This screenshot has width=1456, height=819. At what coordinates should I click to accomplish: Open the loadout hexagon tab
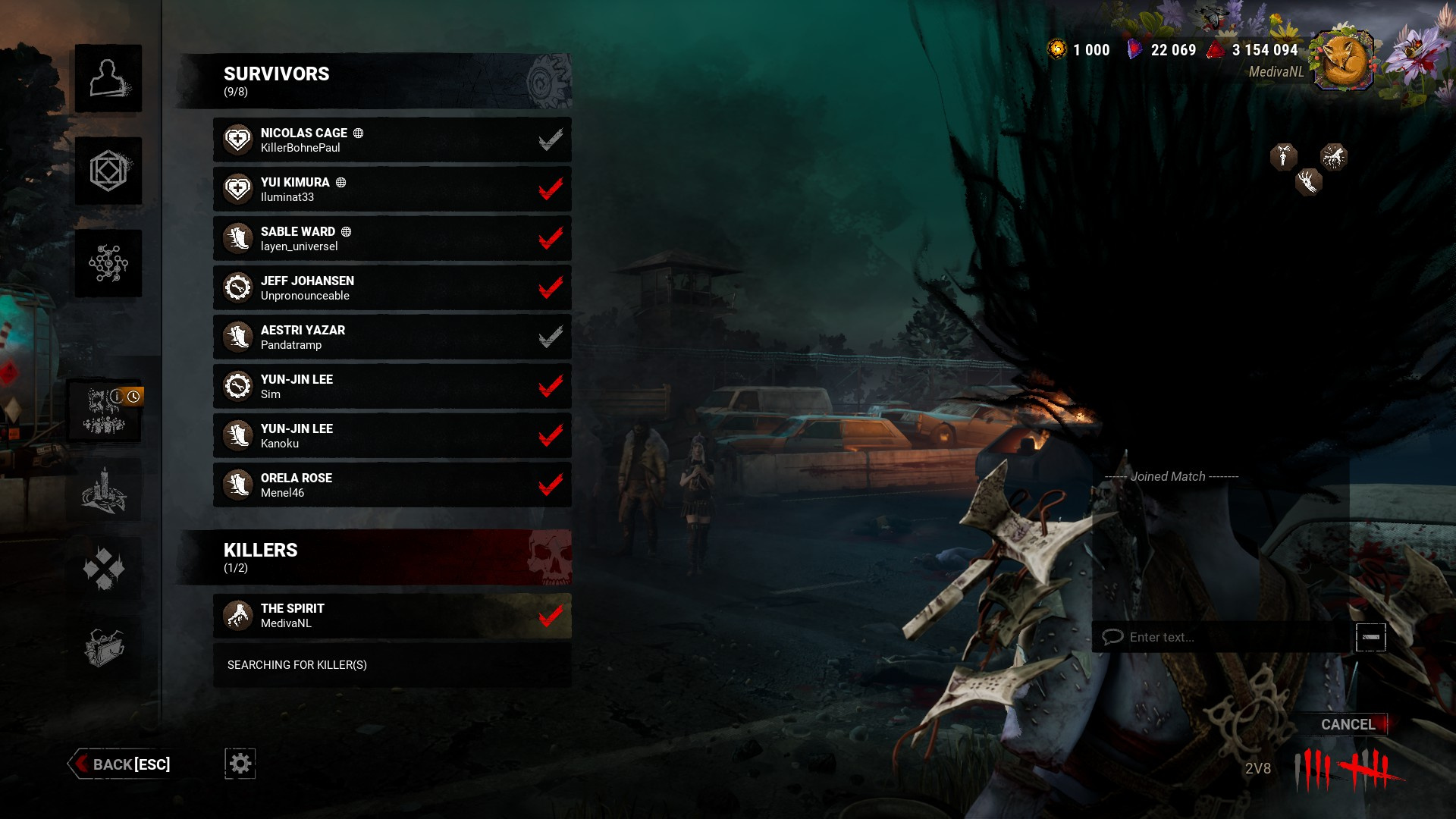coord(108,171)
